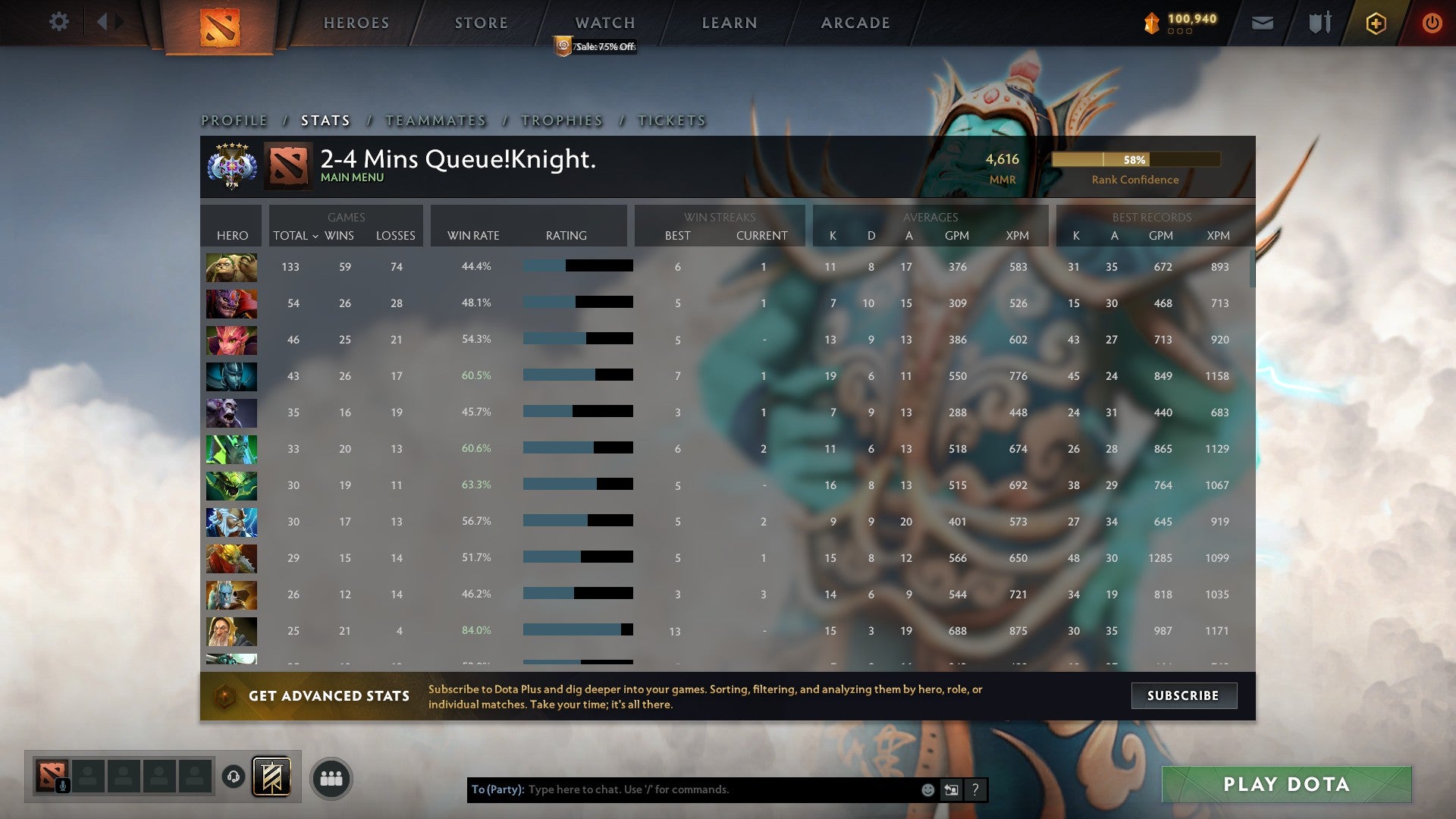Select the Pudge hero portrait
The image size is (1456, 819).
coord(231,267)
